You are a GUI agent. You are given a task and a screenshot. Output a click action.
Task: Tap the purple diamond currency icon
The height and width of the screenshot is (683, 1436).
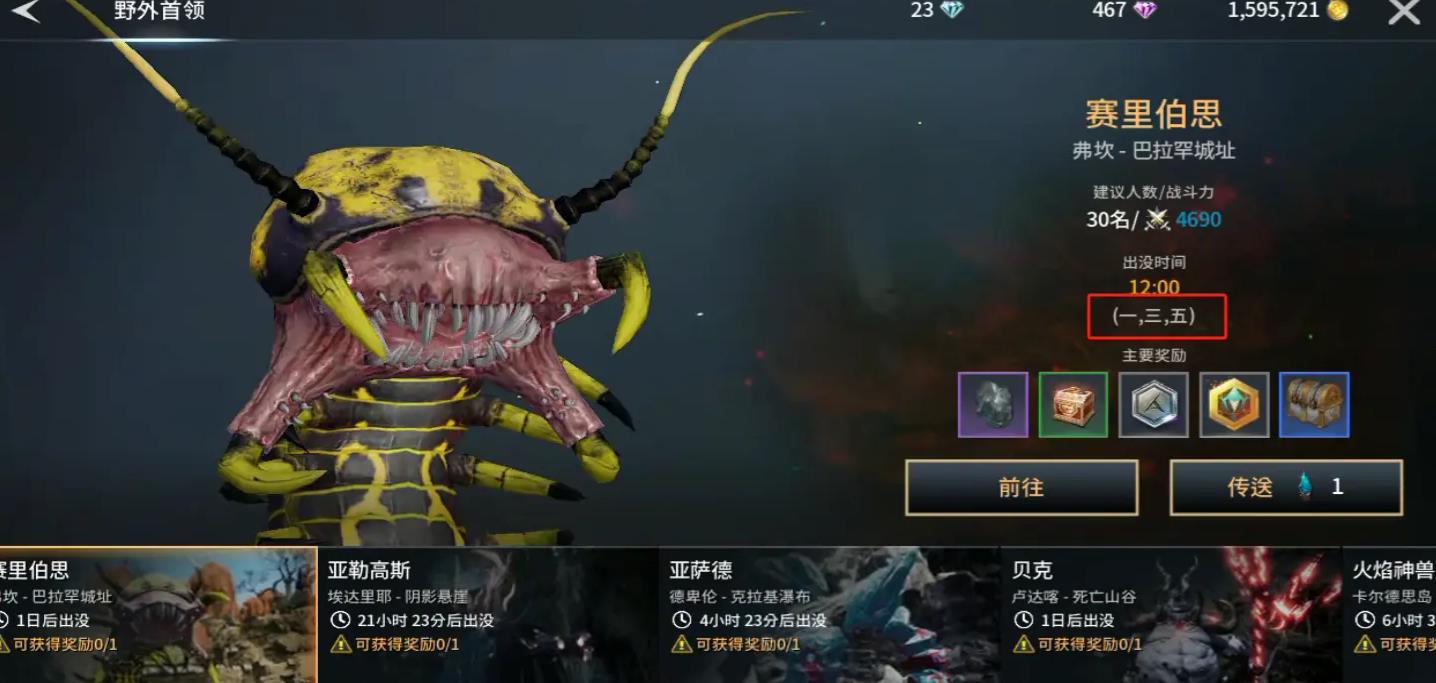(x=1145, y=11)
